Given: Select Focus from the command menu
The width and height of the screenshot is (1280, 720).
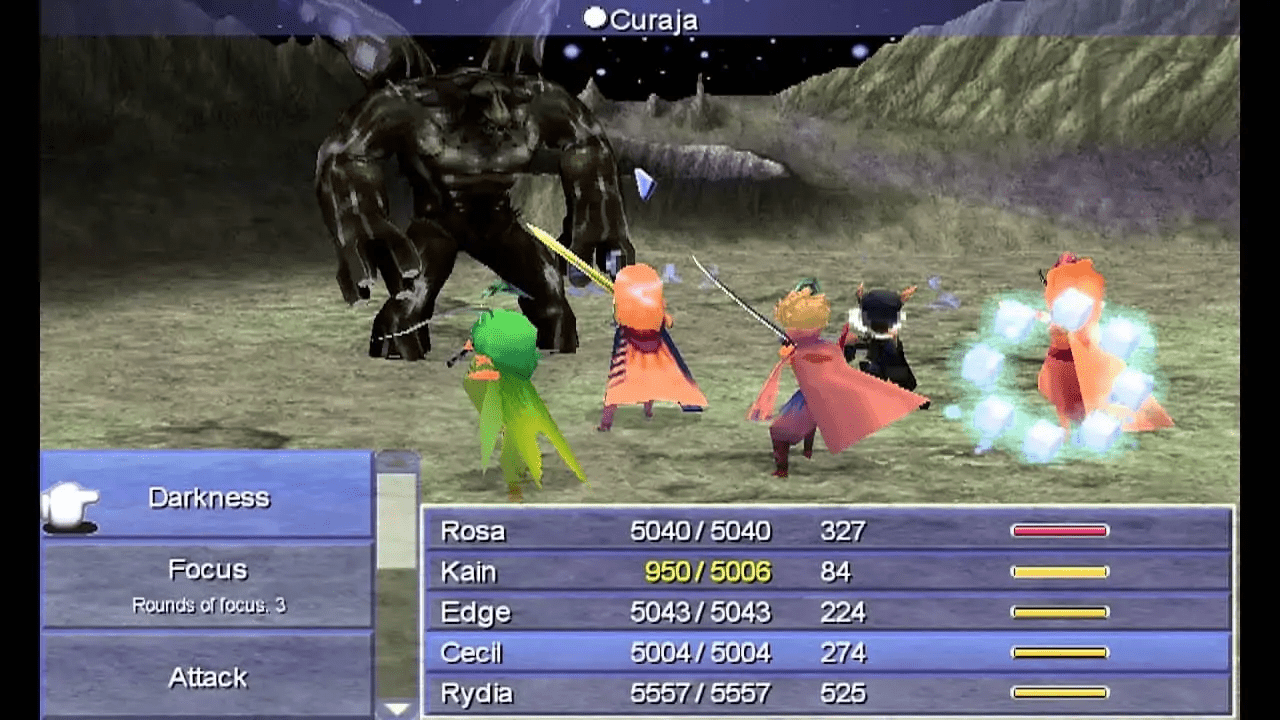Looking at the screenshot, I should (207, 568).
